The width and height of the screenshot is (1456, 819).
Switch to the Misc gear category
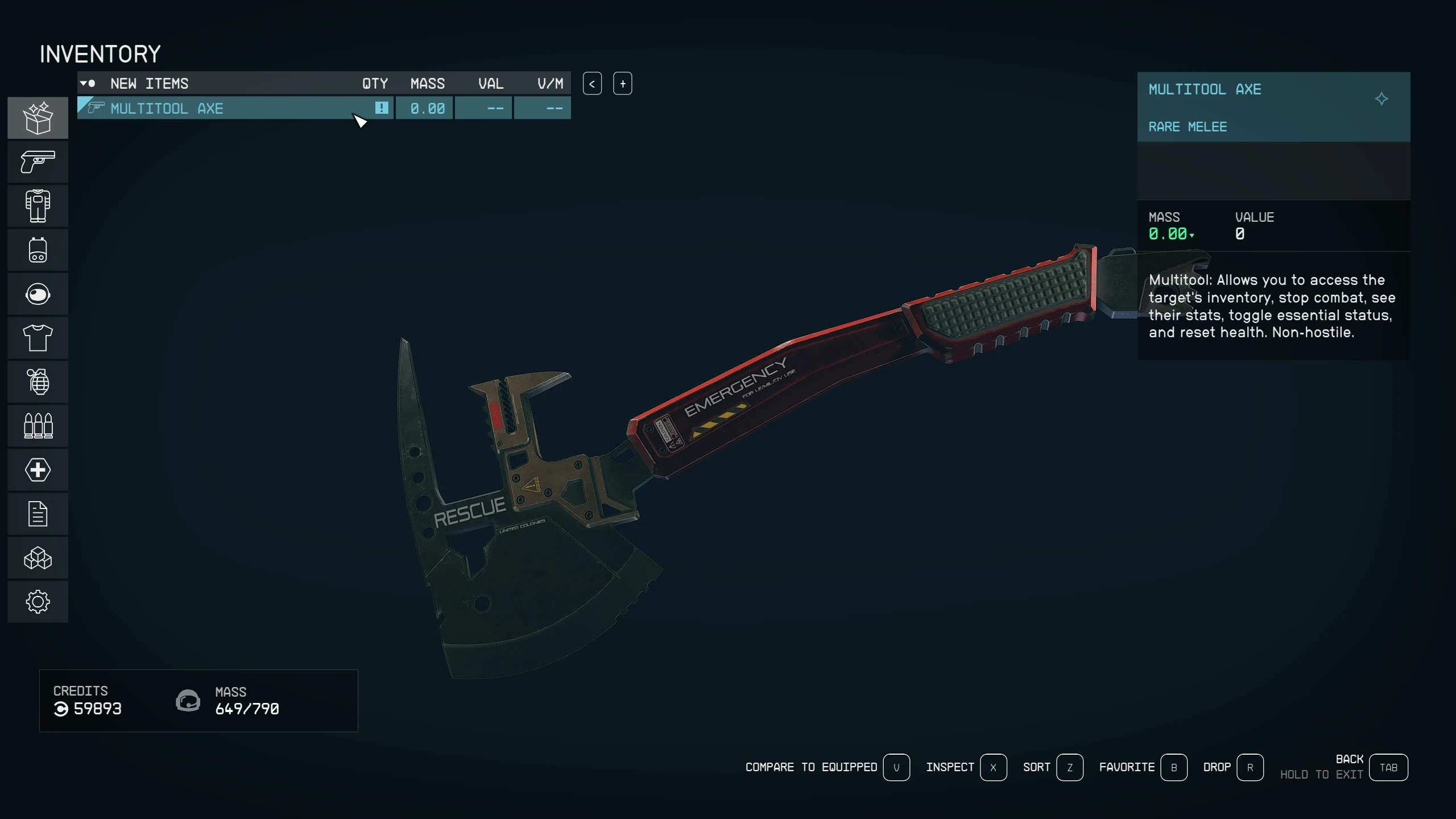(x=38, y=602)
